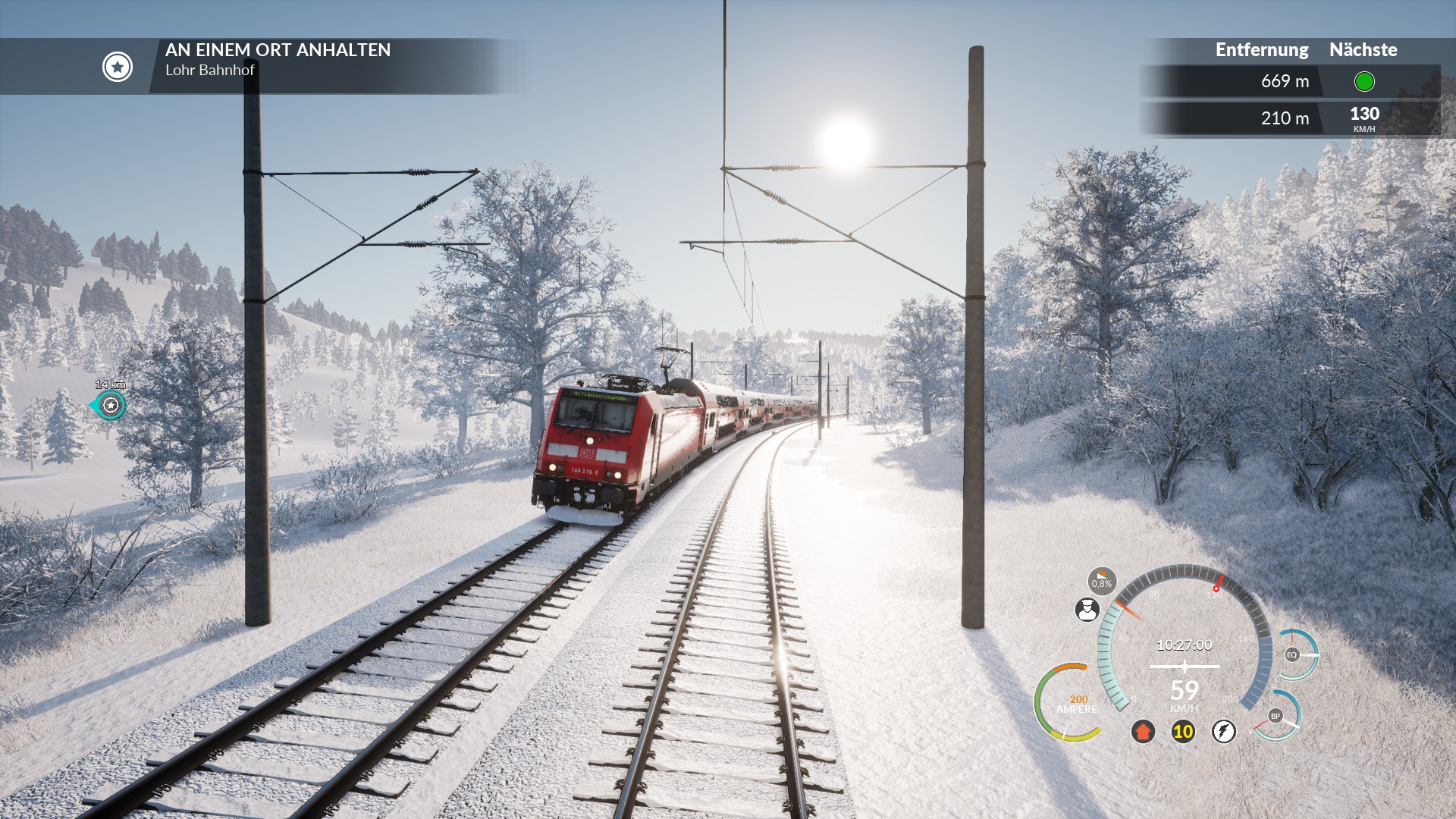The height and width of the screenshot is (819, 1456).
Task: Select the star objective icon
Action: [x=118, y=67]
